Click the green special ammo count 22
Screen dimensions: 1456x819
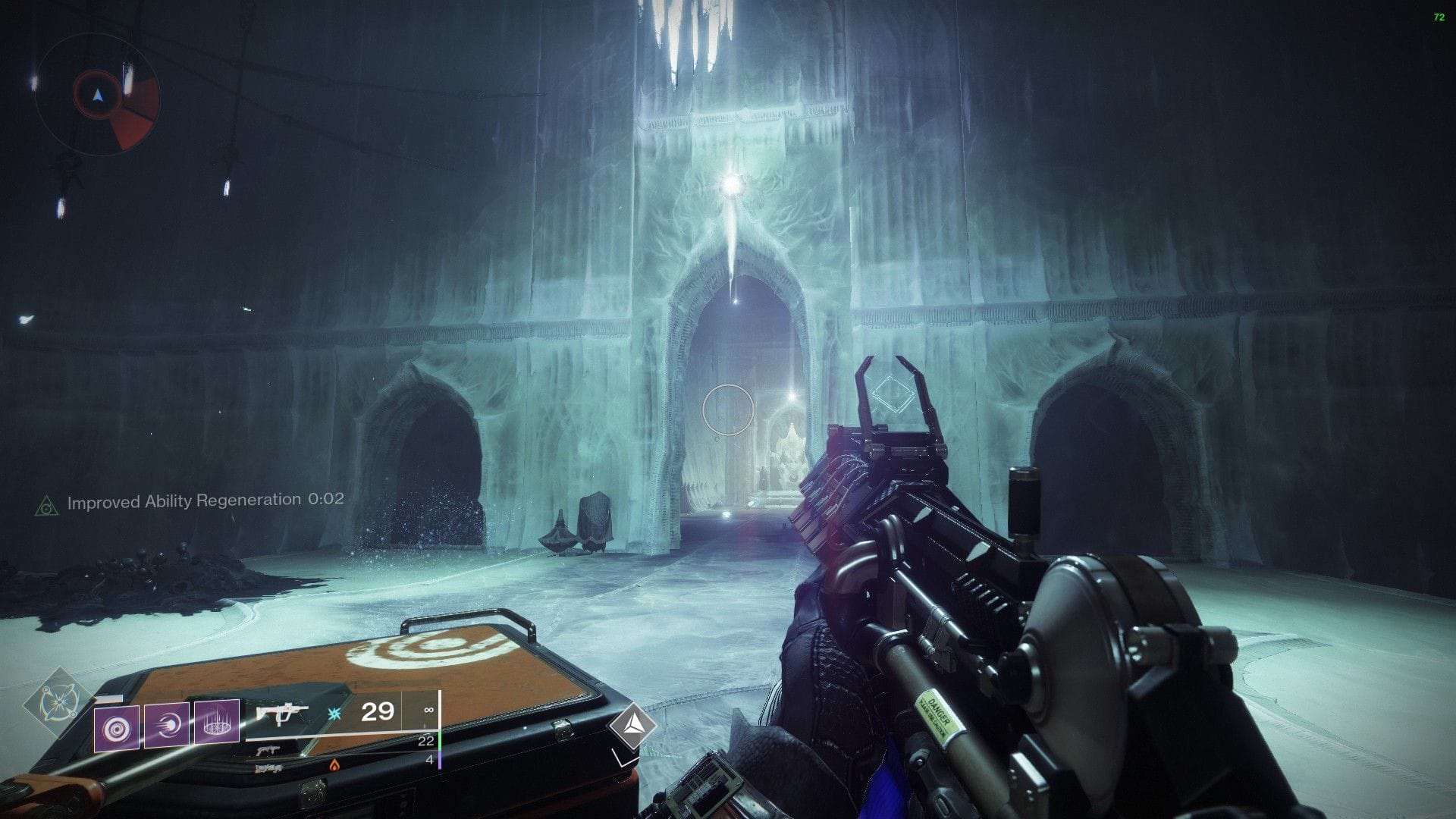click(x=425, y=739)
